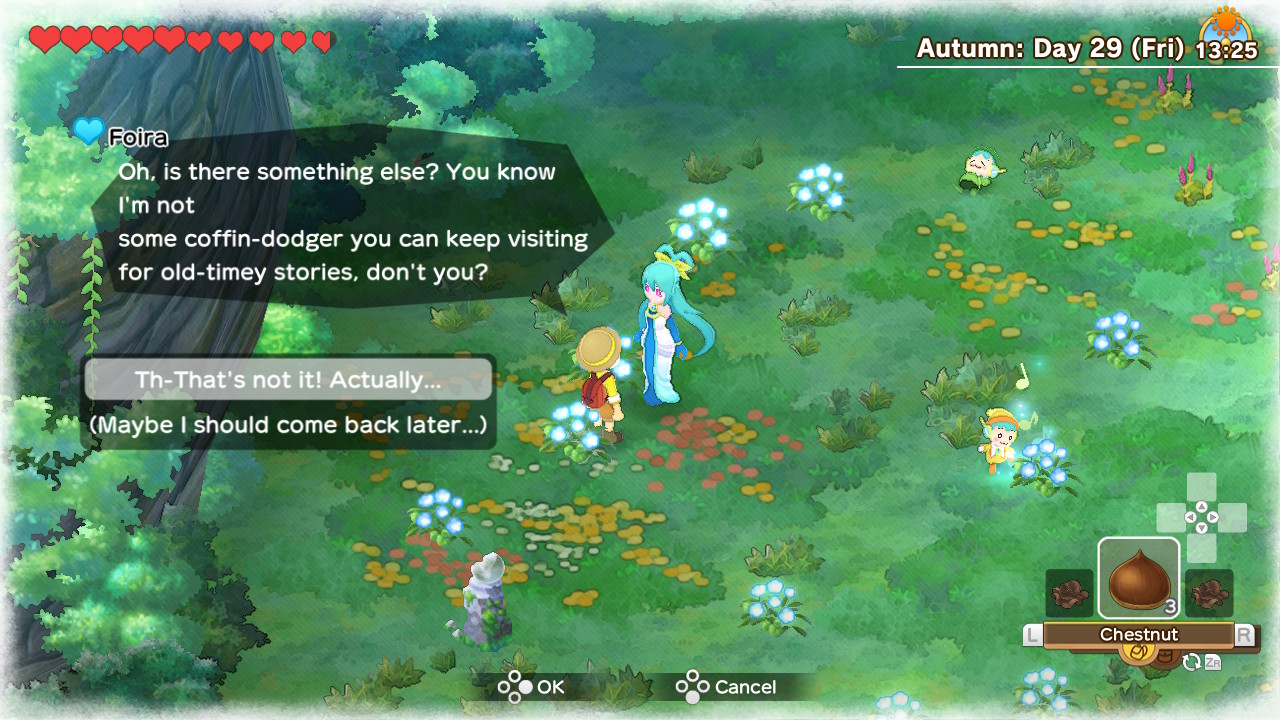Click the Chestnut name label bar

point(1140,633)
